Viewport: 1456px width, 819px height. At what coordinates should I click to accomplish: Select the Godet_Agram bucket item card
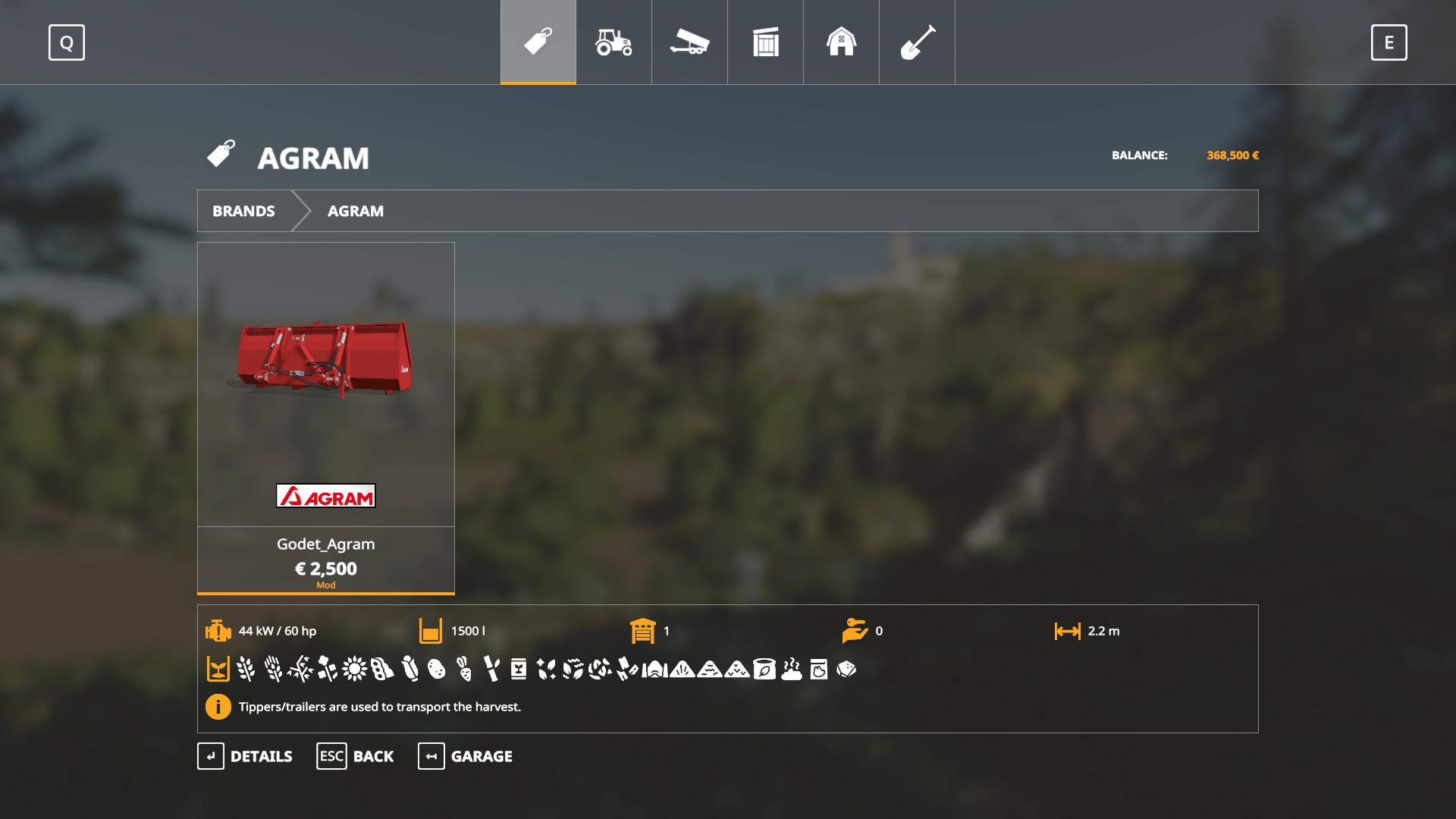point(325,417)
